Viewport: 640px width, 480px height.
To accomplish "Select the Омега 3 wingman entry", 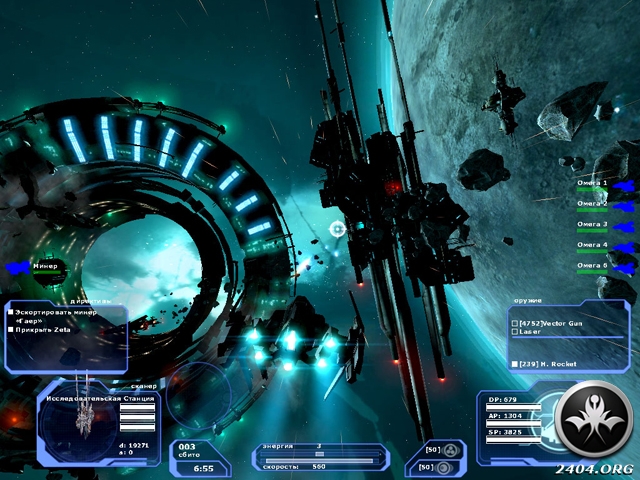I will [x=592, y=224].
